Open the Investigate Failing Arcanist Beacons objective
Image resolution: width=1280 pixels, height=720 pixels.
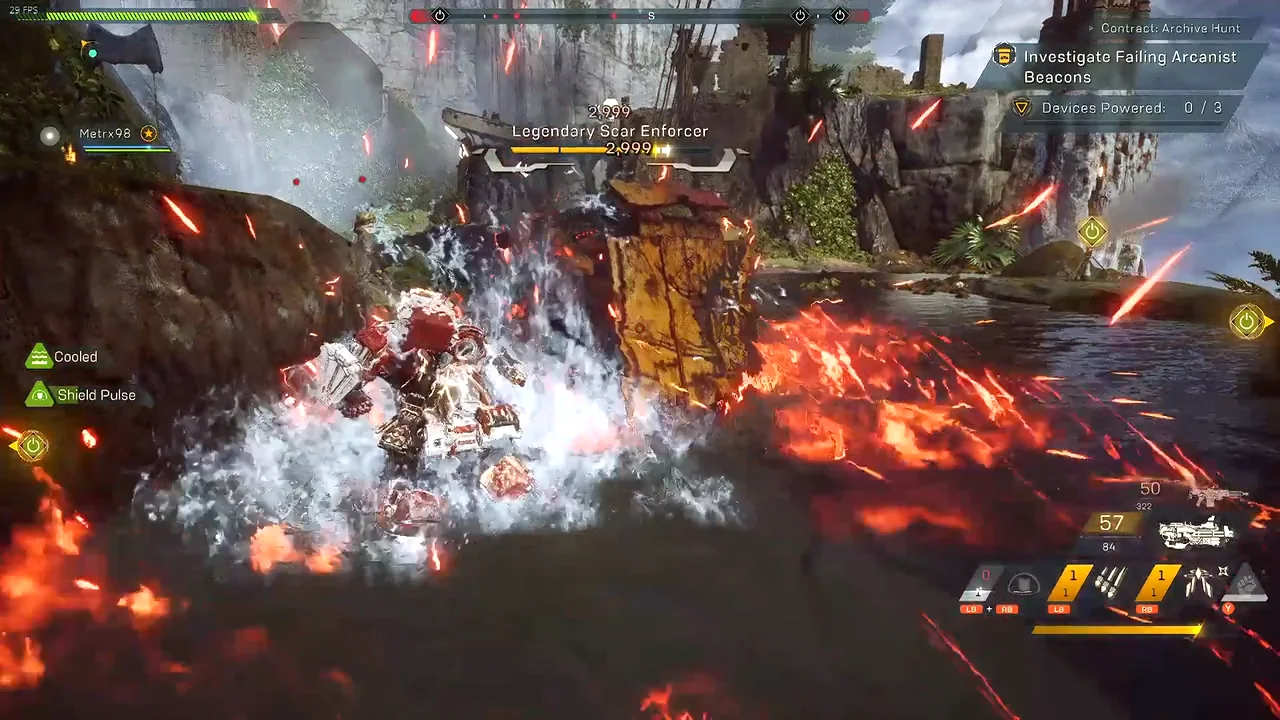[x=1128, y=67]
